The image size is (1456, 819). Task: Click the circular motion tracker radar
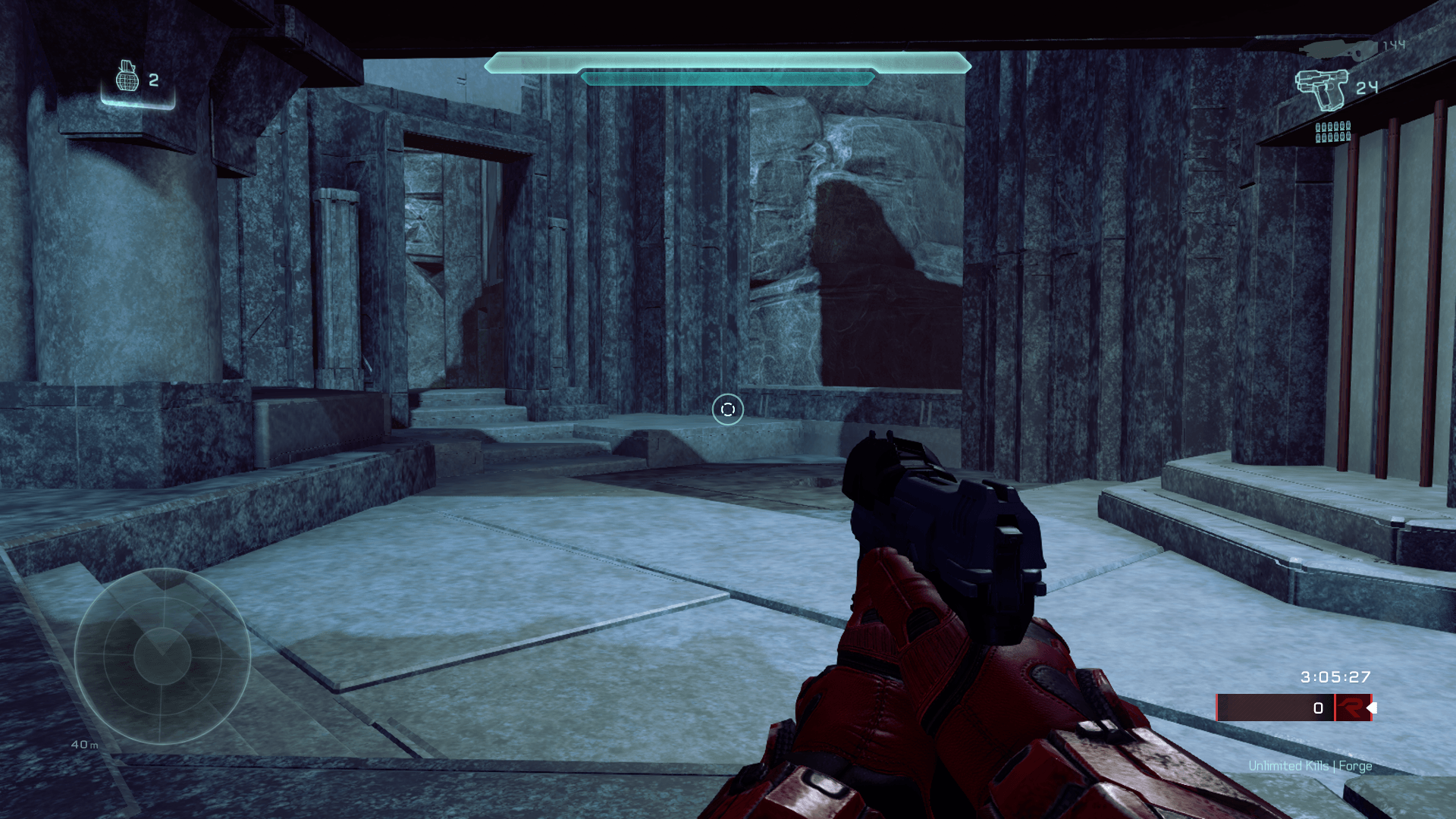(162, 656)
